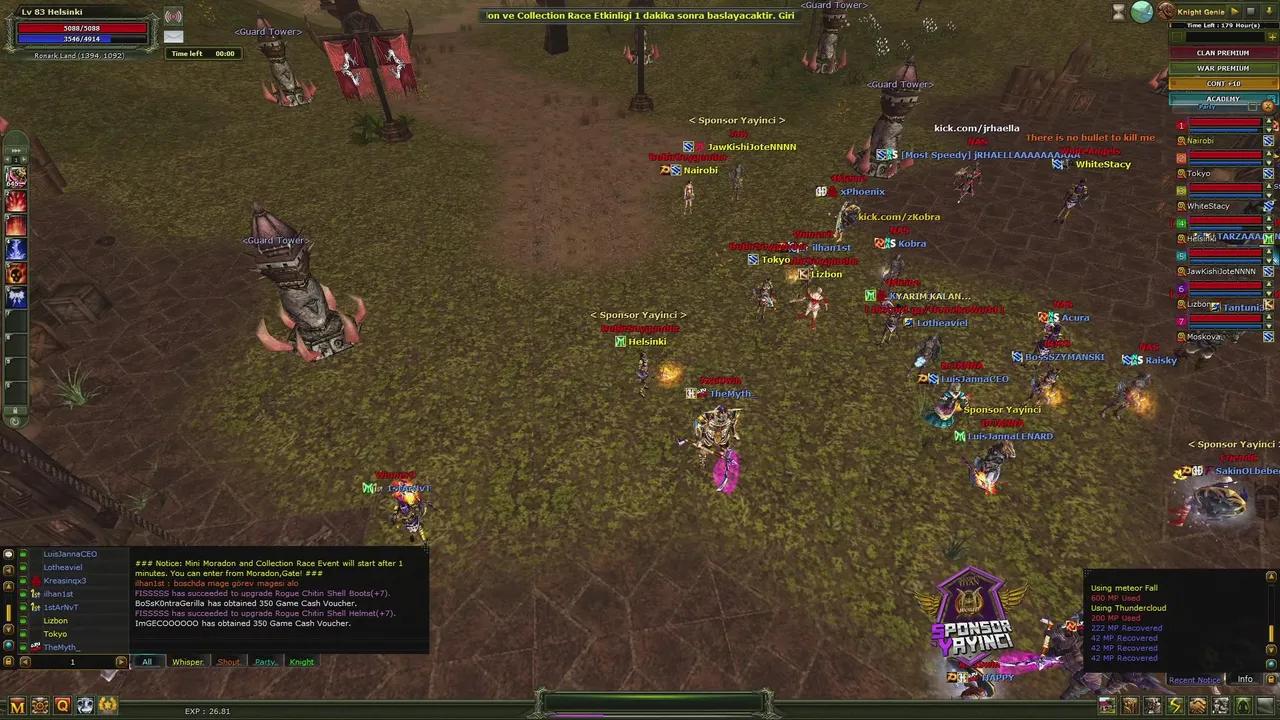
Task: Click the down arrow beside the Knight Genie stop button
Action: 1269,12
